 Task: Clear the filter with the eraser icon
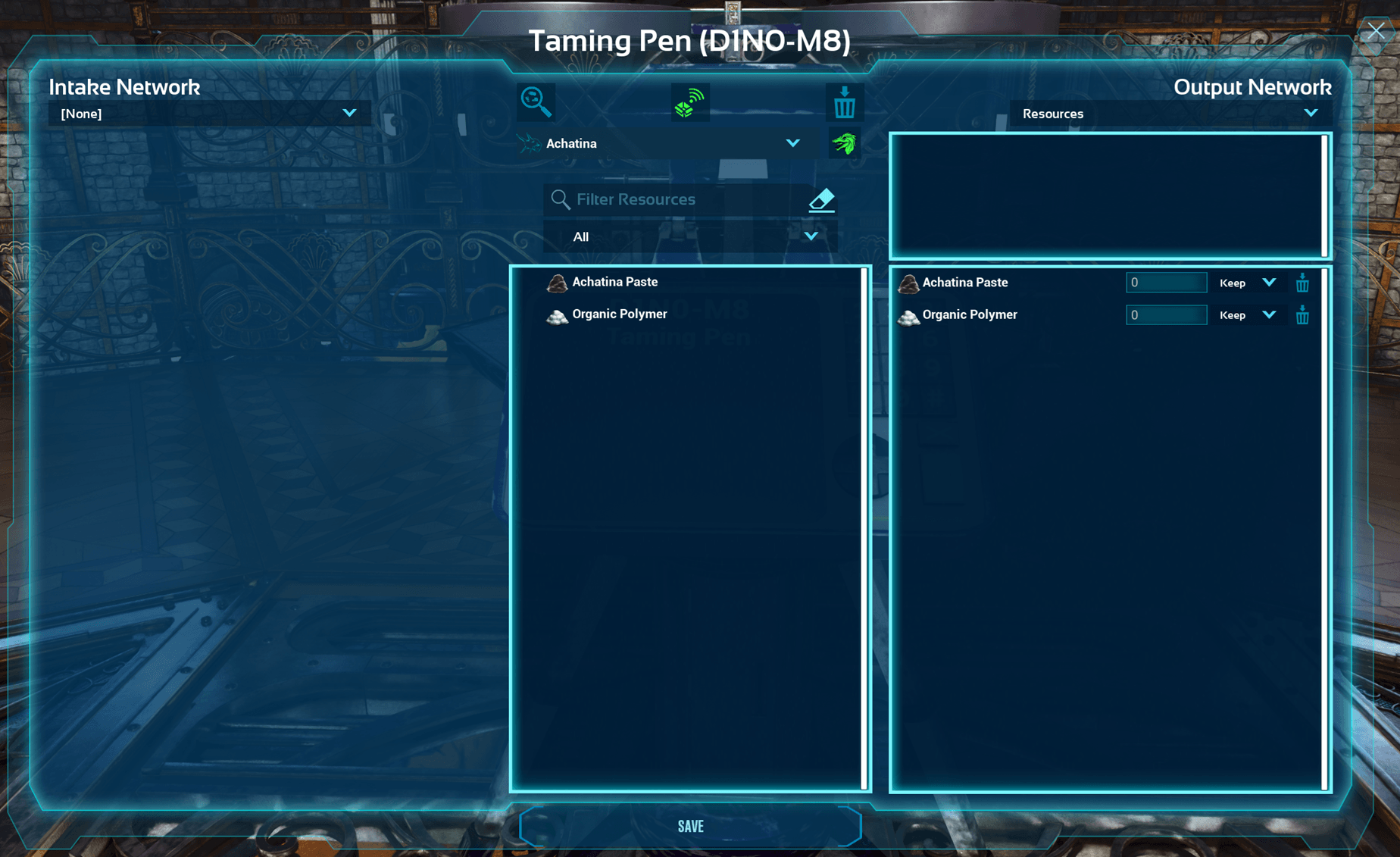(x=821, y=200)
